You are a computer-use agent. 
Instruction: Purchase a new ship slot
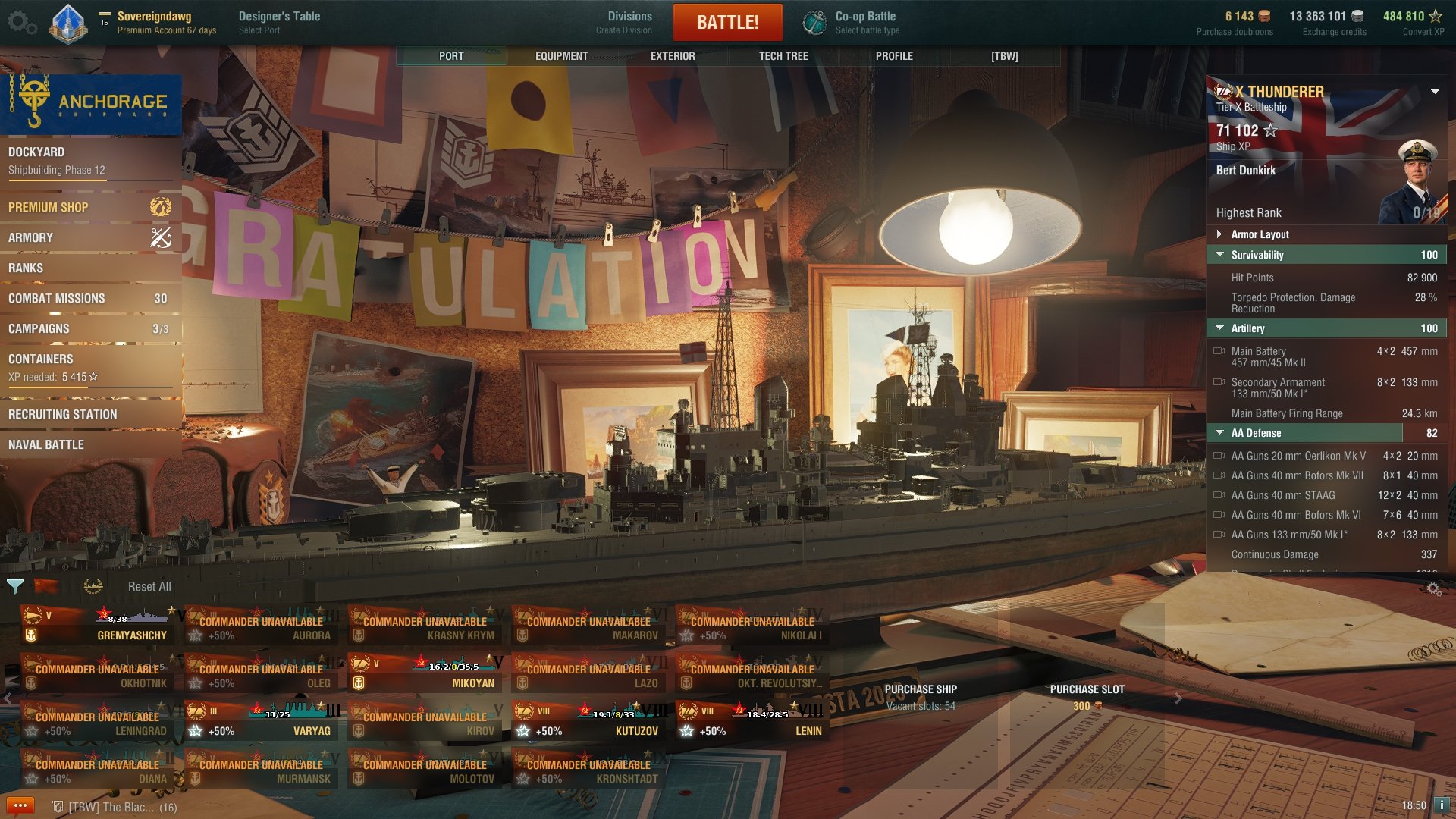[1087, 697]
